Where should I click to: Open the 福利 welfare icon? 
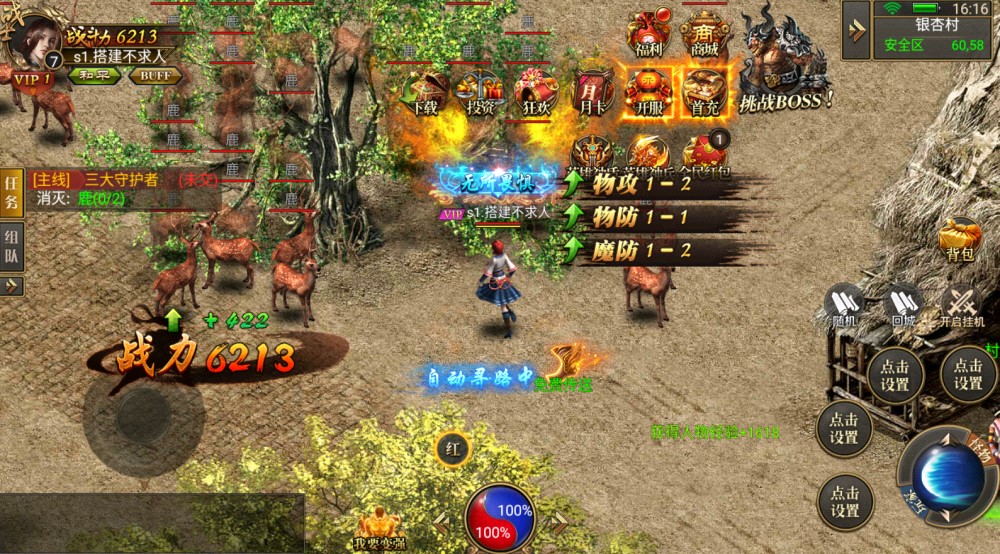coord(648,34)
